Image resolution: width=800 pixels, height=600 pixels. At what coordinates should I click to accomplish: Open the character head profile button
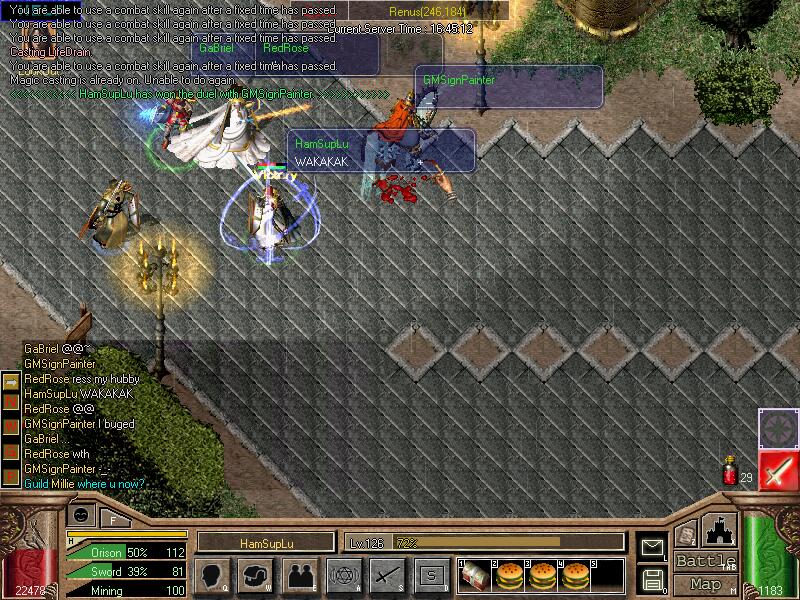tap(210, 574)
